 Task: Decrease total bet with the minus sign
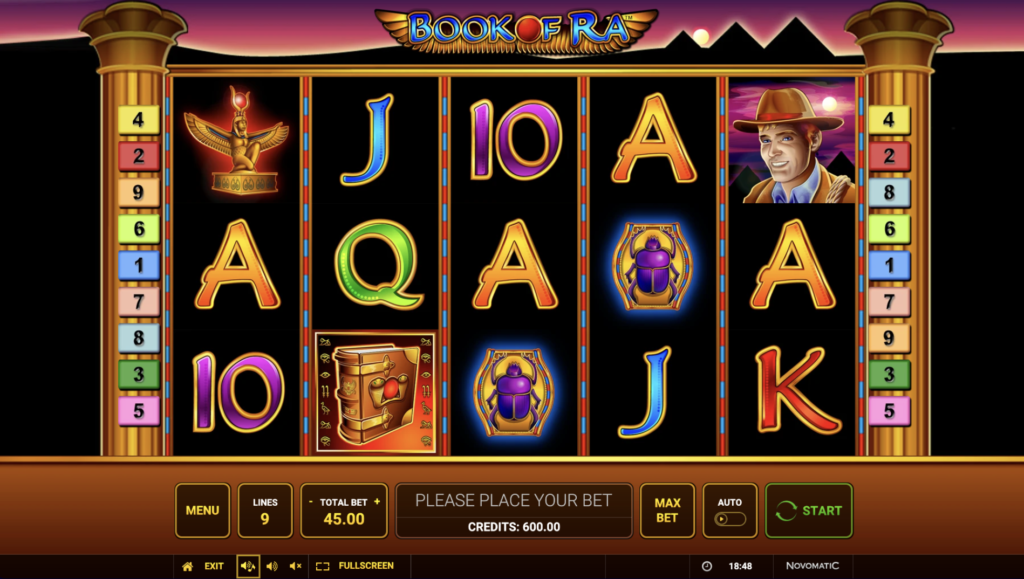(x=310, y=501)
